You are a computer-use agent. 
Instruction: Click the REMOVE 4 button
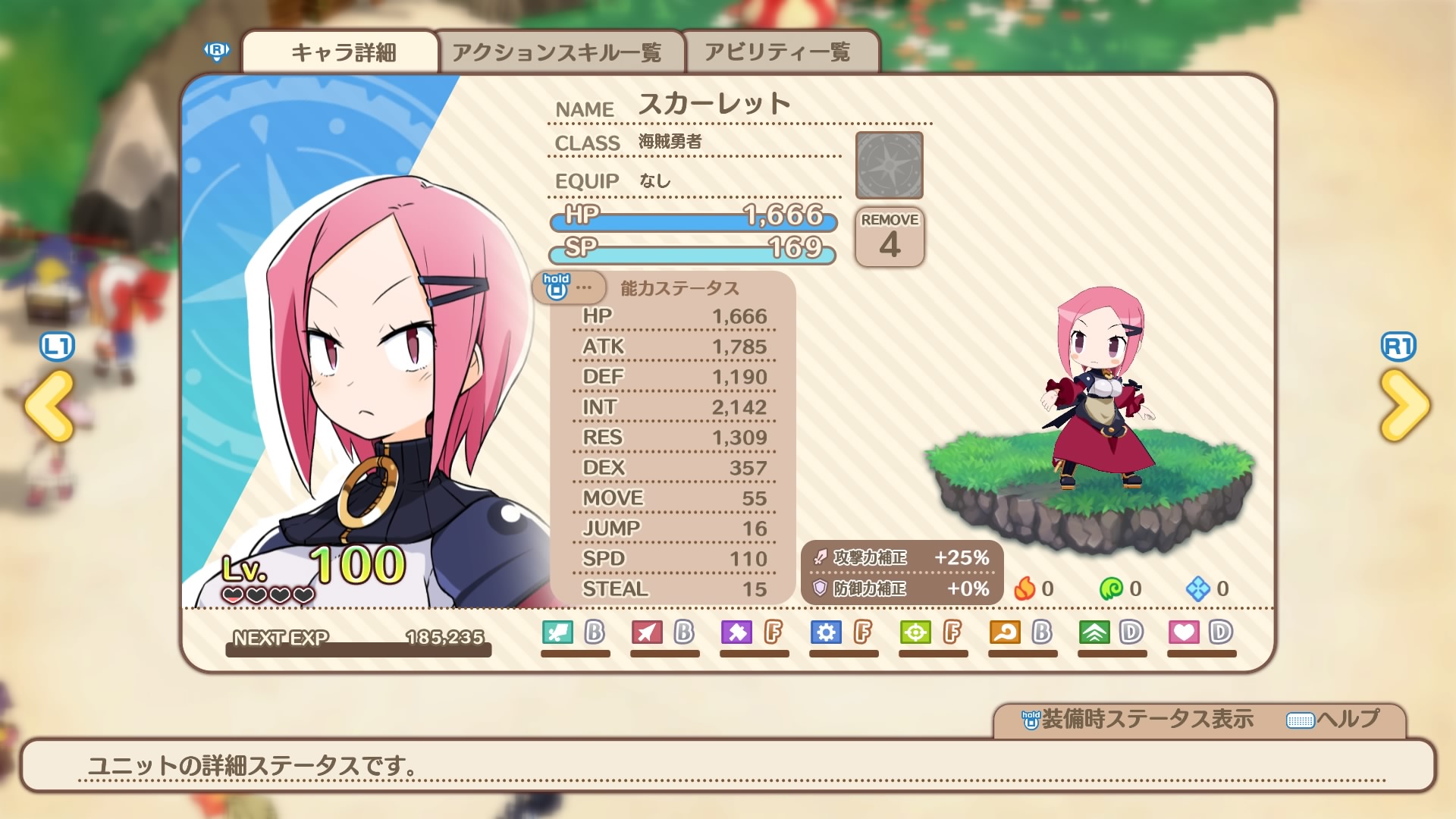pyautogui.click(x=890, y=237)
